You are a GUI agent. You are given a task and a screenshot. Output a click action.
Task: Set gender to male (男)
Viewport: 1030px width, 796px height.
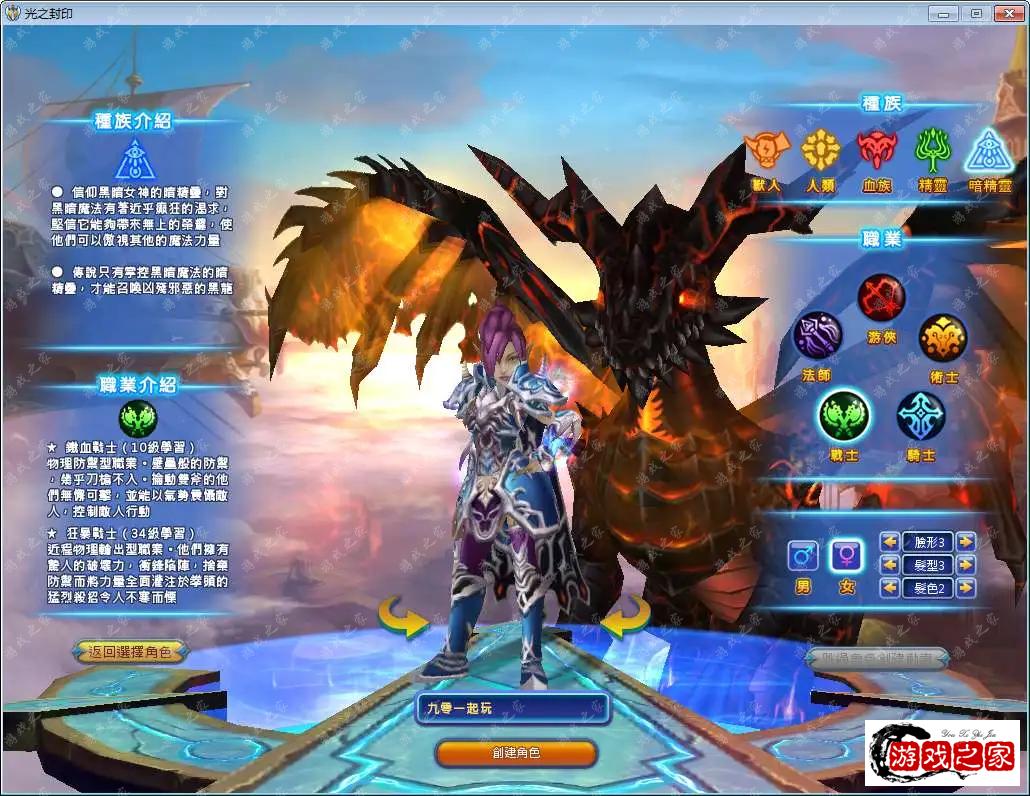click(x=802, y=556)
